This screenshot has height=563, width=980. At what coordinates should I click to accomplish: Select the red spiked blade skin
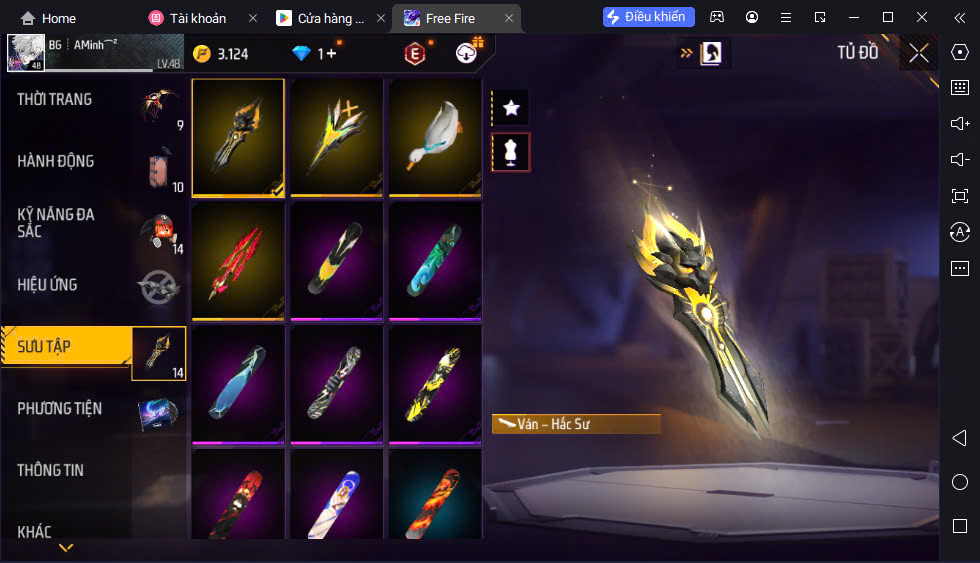point(238,261)
